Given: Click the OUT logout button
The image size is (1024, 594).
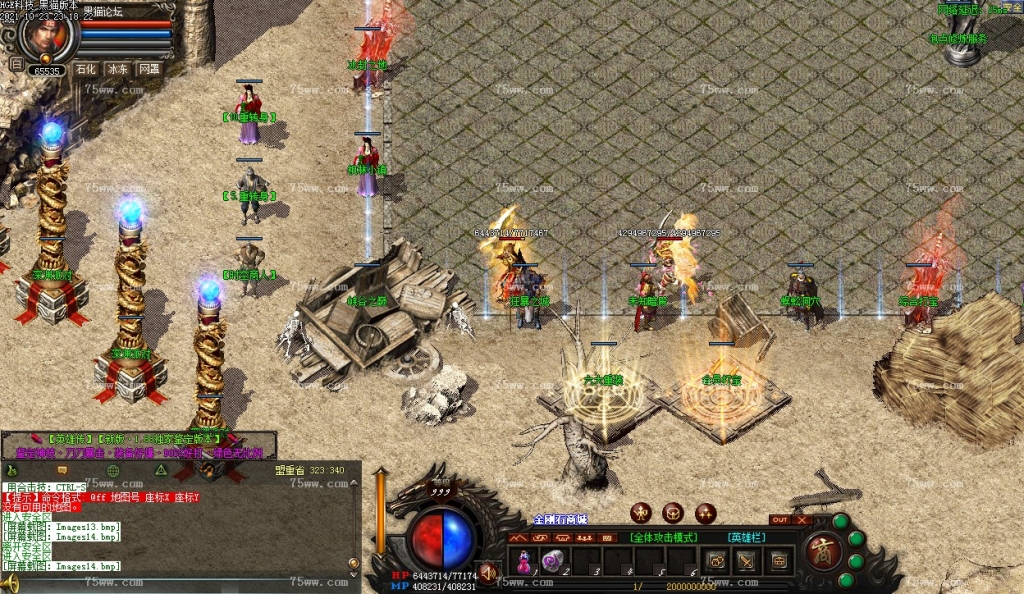Looking at the screenshot, I should click(779, 520).
